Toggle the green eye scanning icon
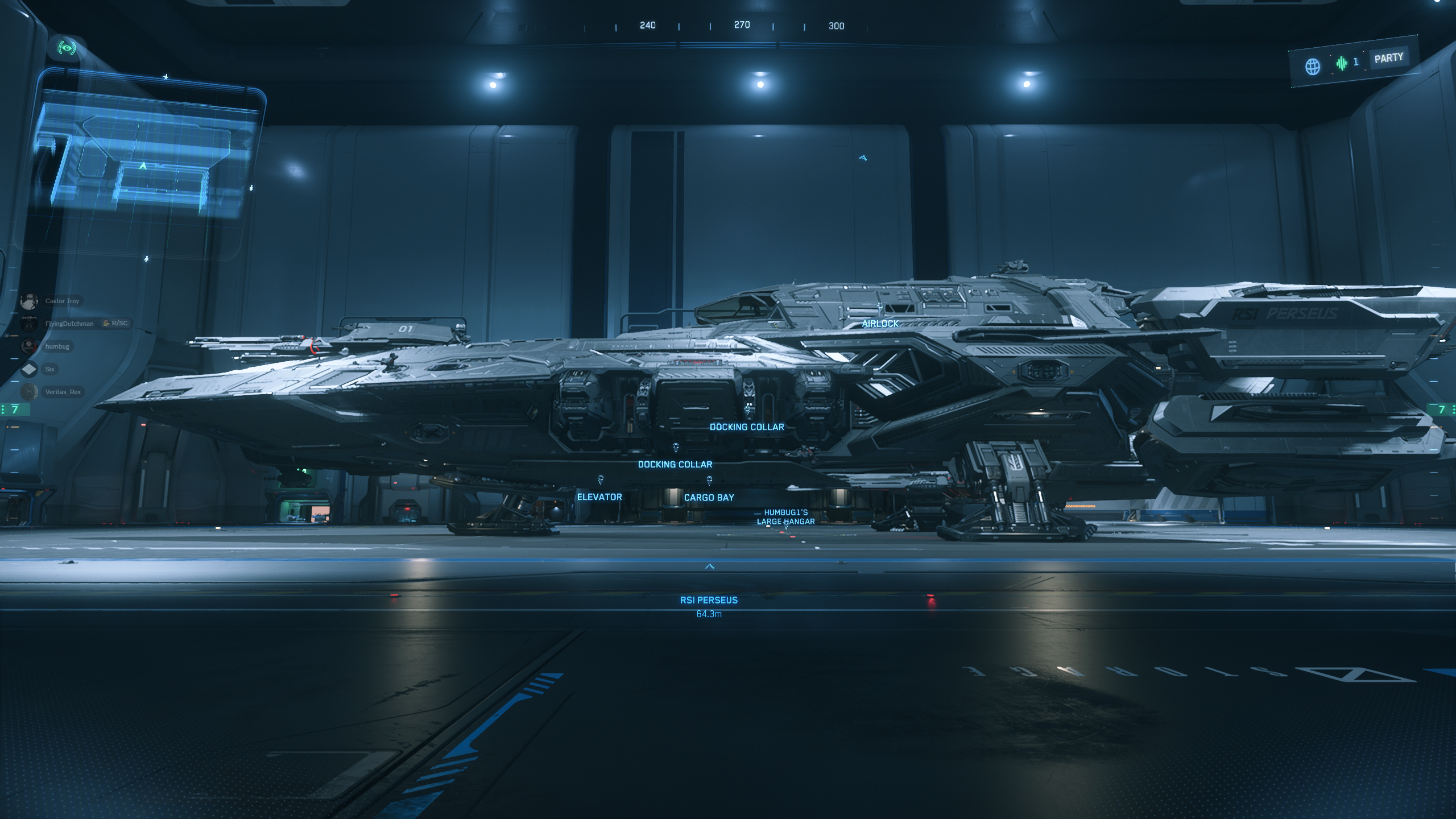Screen dimensions: 1456x819 point(67,48)
